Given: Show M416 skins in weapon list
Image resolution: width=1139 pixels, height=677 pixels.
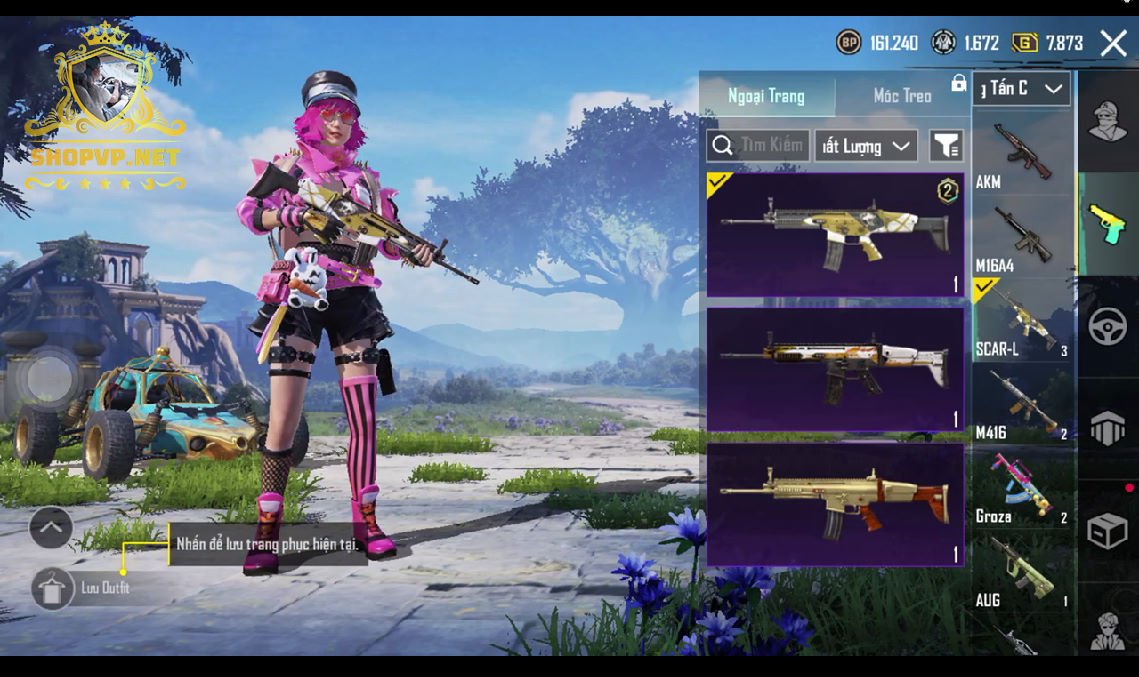Looking at the screenshot, I should [x=1022, y=404].
